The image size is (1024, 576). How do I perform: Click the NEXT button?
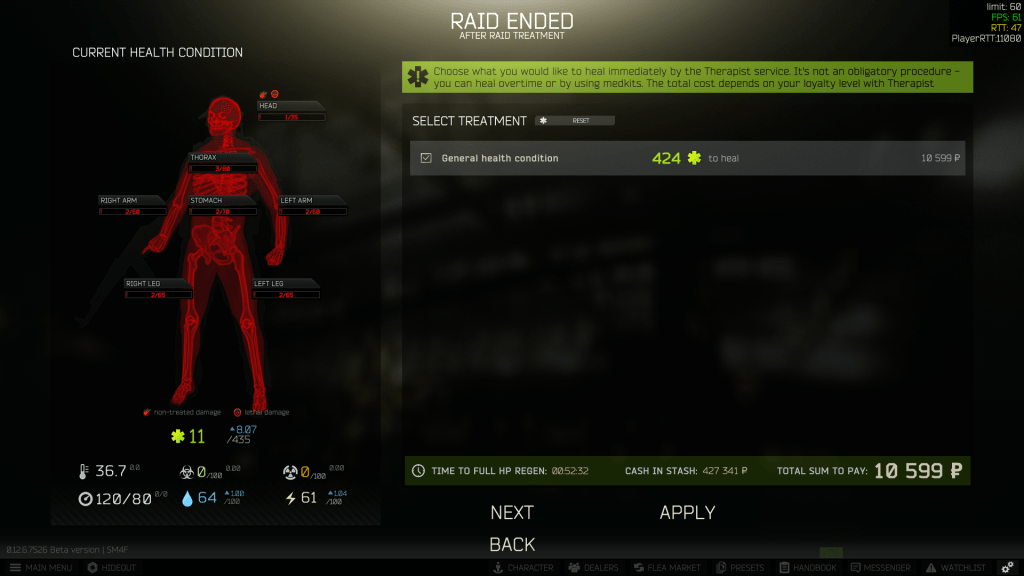point(512,512)
